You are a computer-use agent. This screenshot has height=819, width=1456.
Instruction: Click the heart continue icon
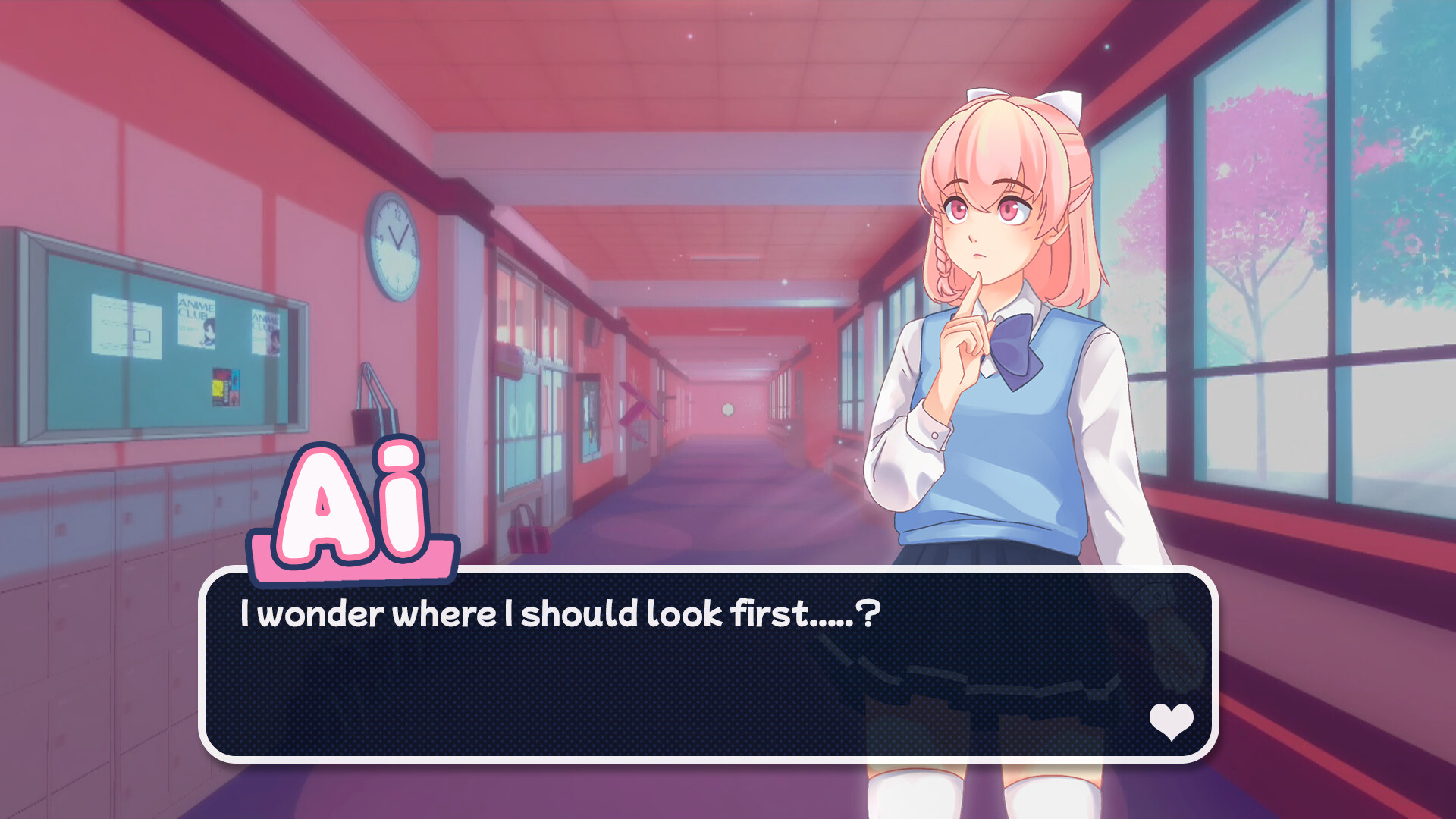coord(1170,723)
